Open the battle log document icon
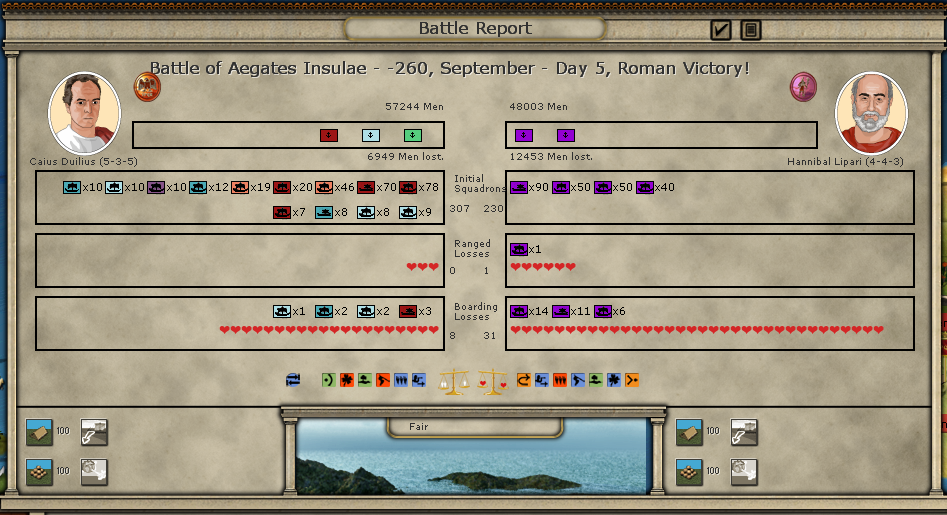 click(x=751, y=30)
